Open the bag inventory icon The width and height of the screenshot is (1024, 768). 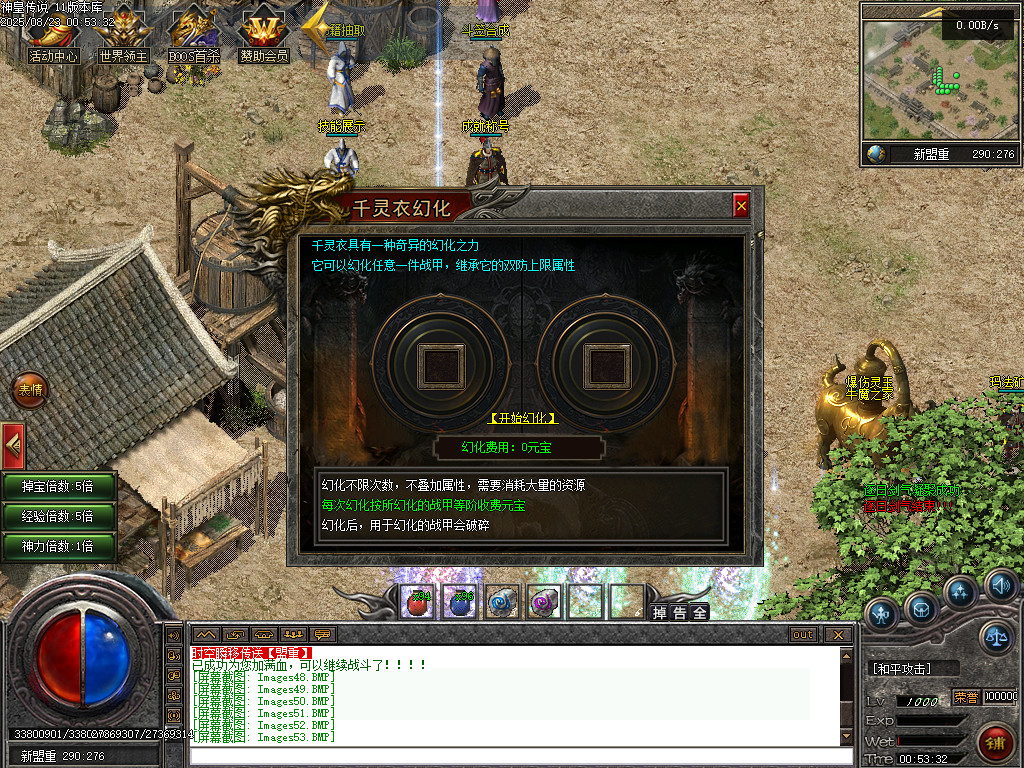tap(922, 606)
